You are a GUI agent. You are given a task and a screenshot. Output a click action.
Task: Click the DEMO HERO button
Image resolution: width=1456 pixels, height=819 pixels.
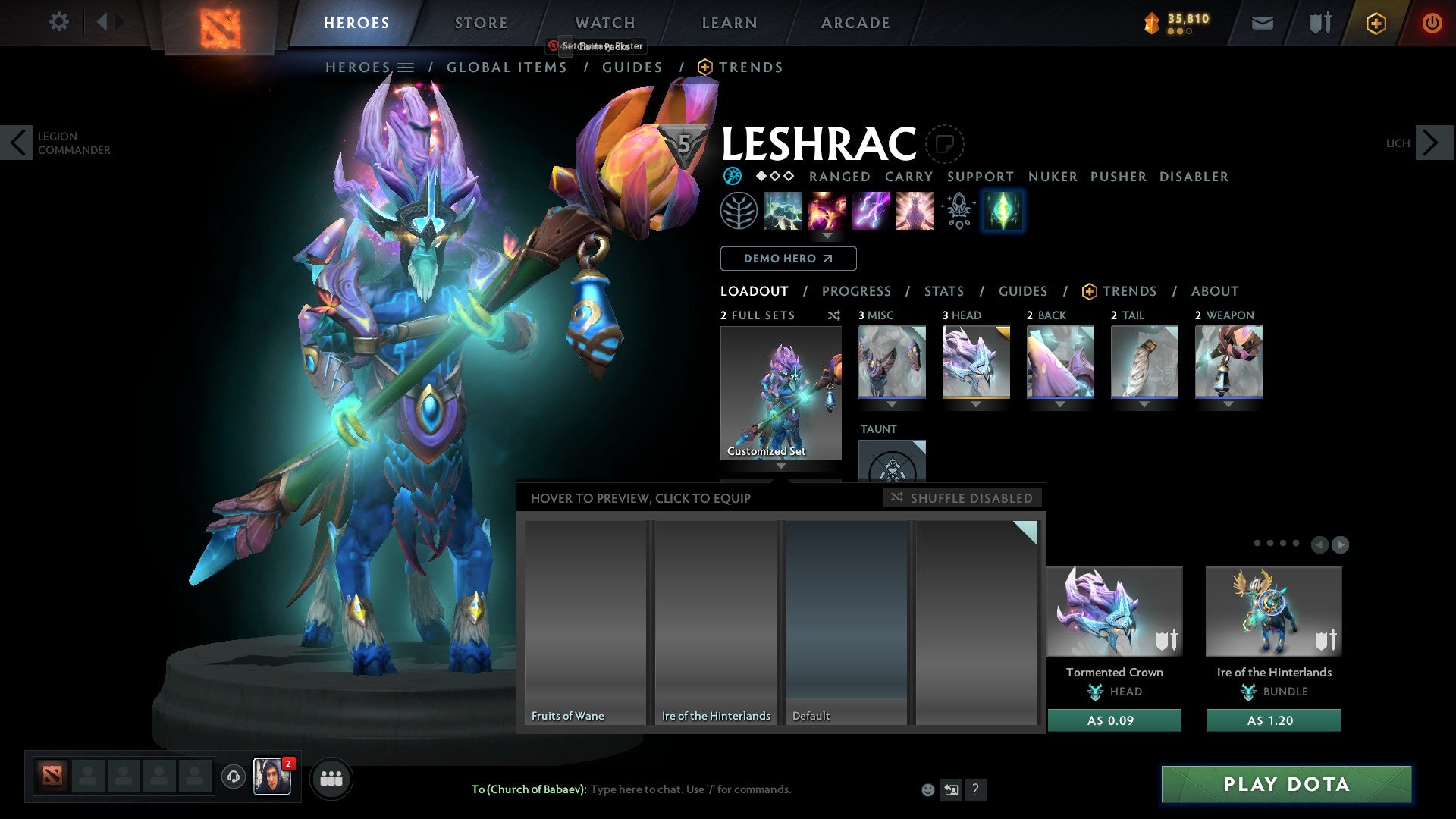[x=788, y=258]
